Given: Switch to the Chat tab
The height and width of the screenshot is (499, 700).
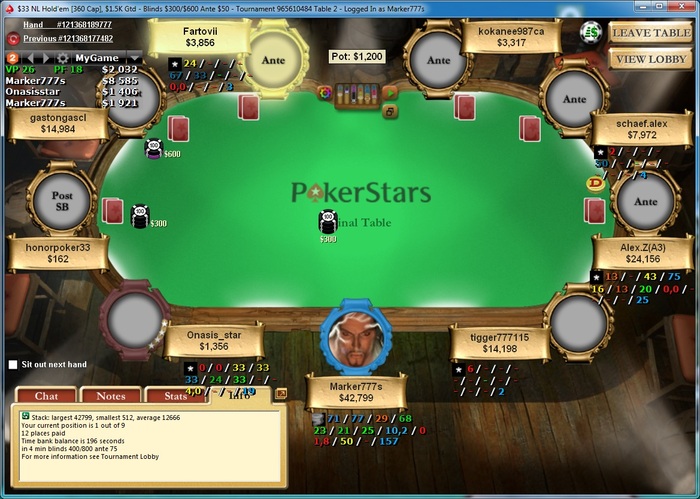Looking at the screenshot, I should click(40, 397).
